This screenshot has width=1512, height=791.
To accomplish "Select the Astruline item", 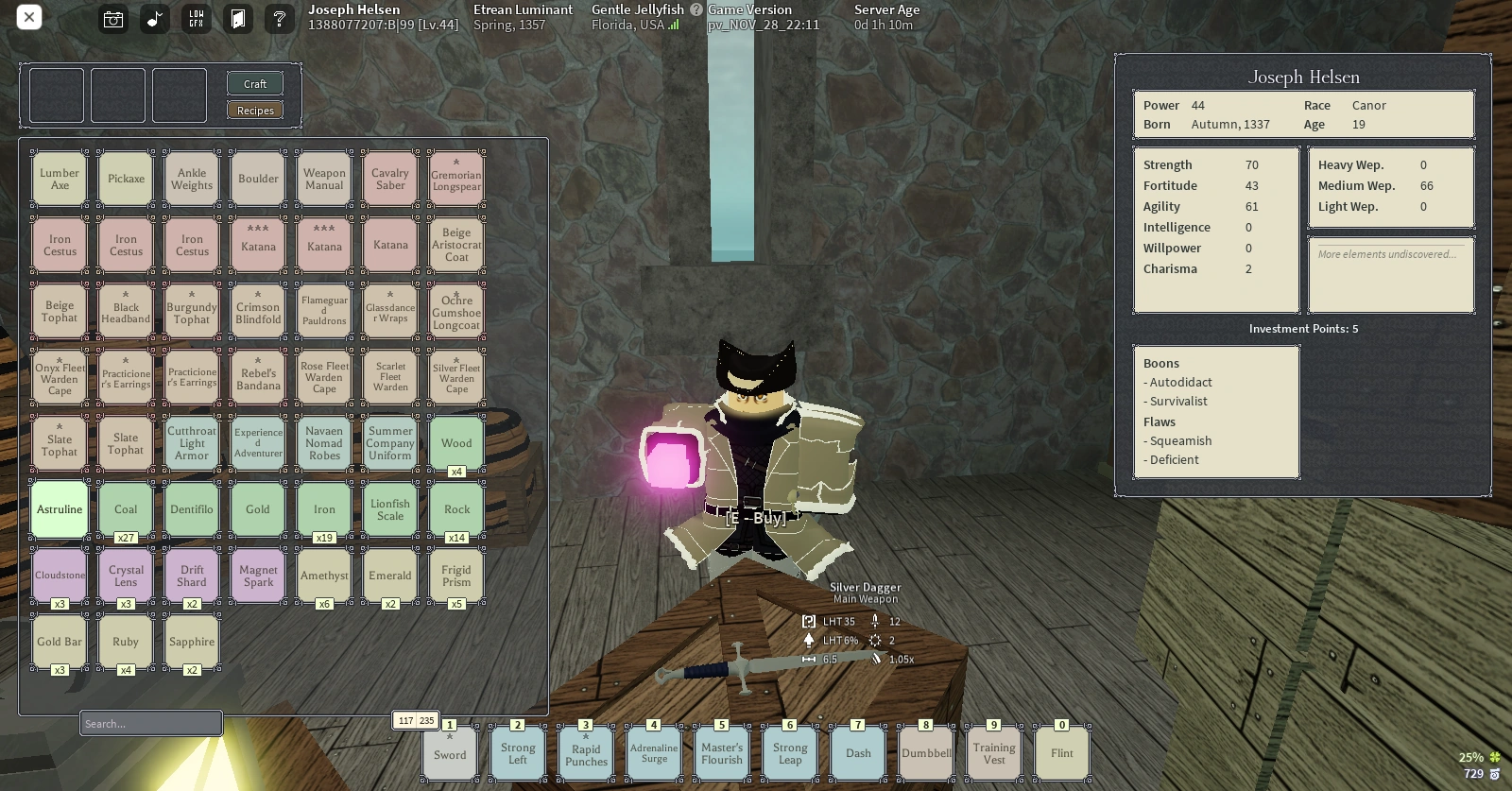I will pyautogui.click(x=59, y=508).
